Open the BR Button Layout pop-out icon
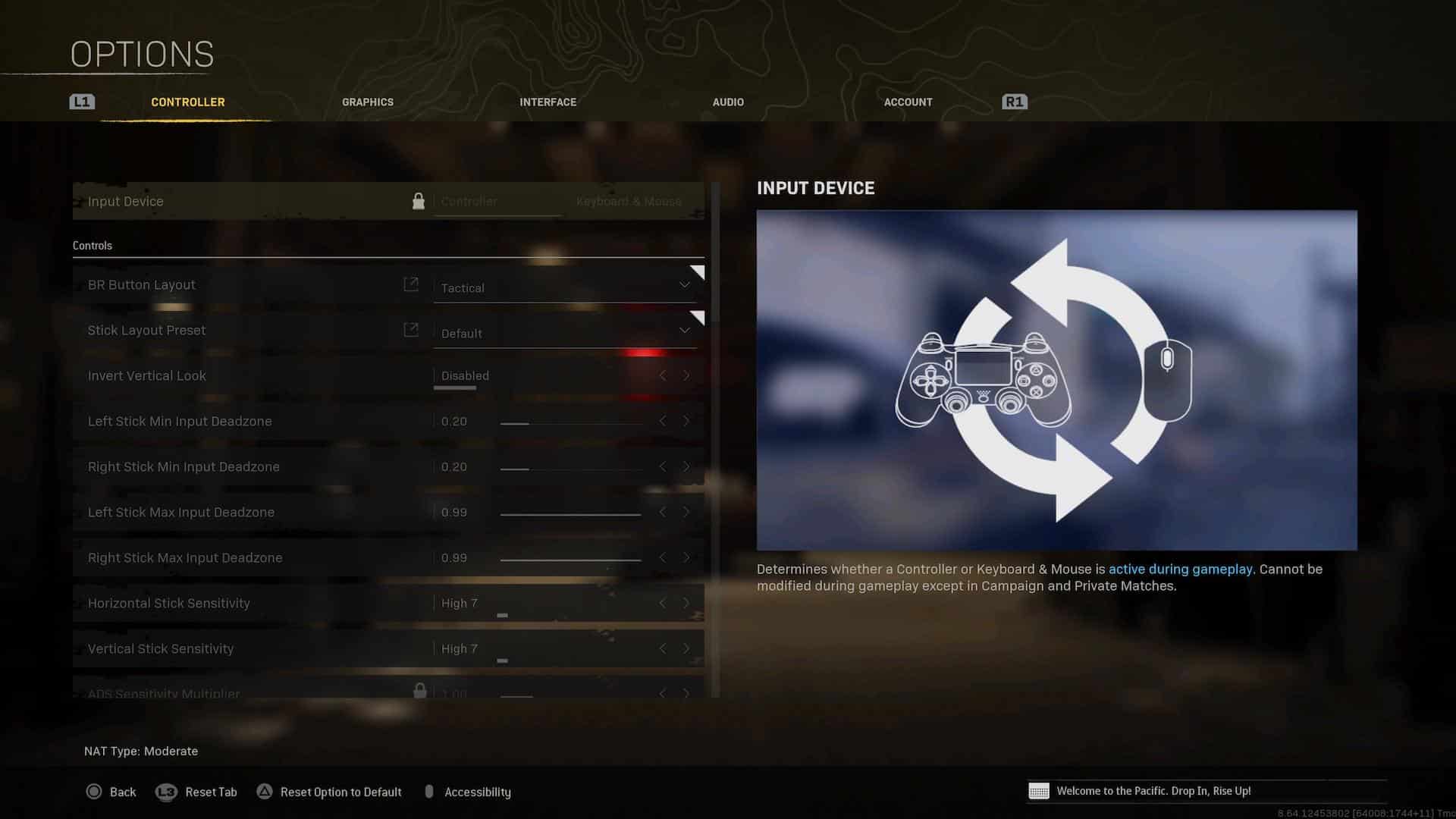Viewport: 1456px width, 819px height. click(410, 284)
